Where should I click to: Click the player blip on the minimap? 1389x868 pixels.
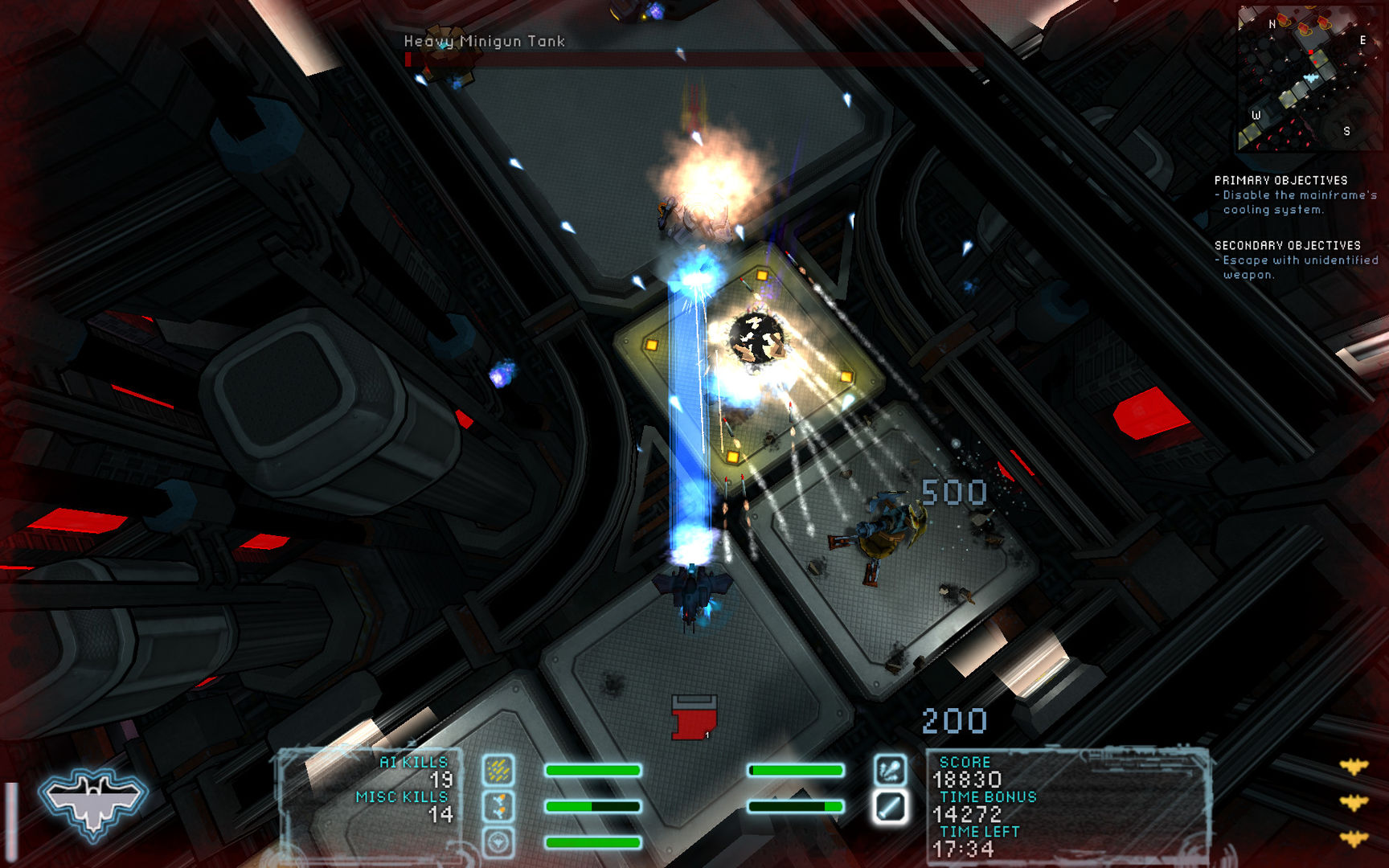[x=1311, y=77]
